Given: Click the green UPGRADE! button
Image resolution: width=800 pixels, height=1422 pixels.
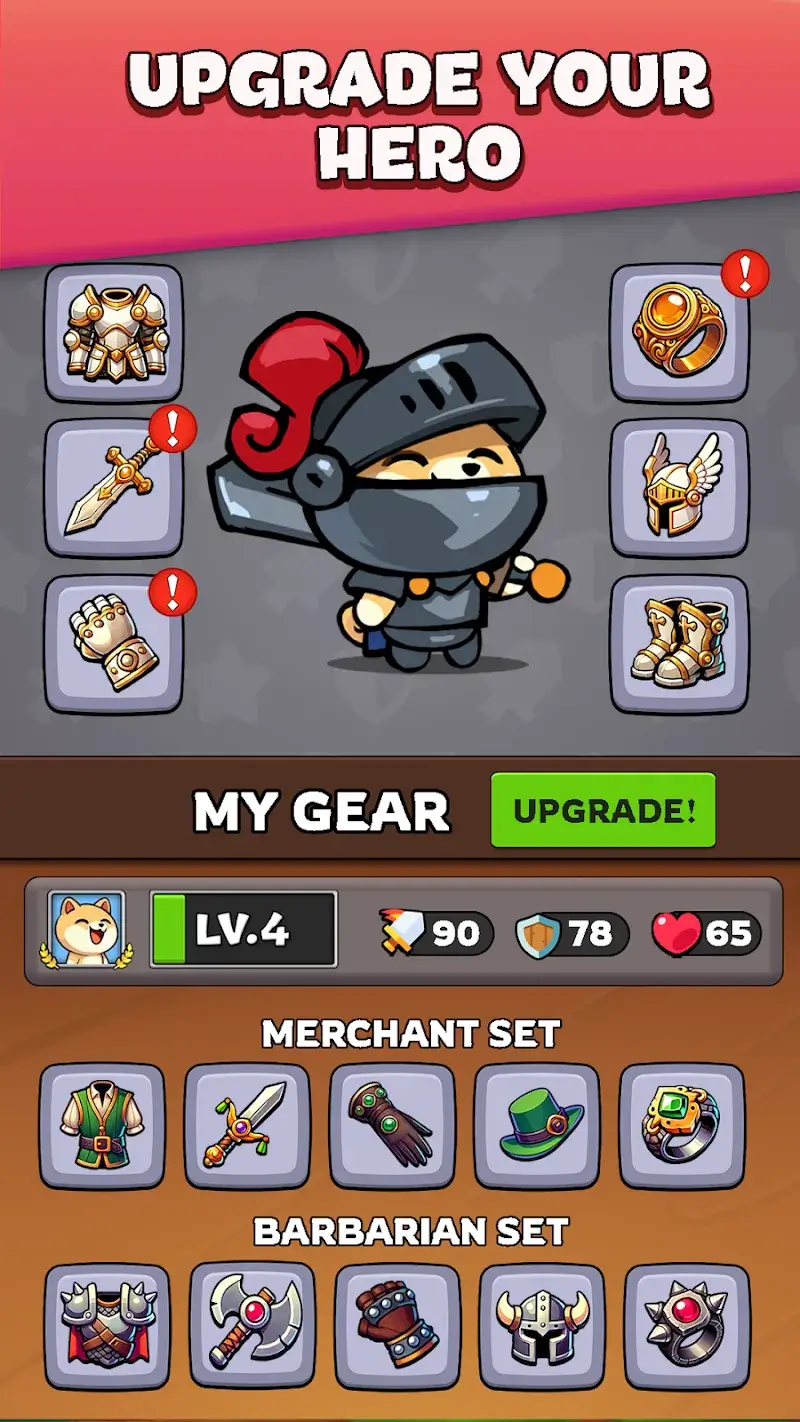Looking at the screenshot, I should click(603, 809).
